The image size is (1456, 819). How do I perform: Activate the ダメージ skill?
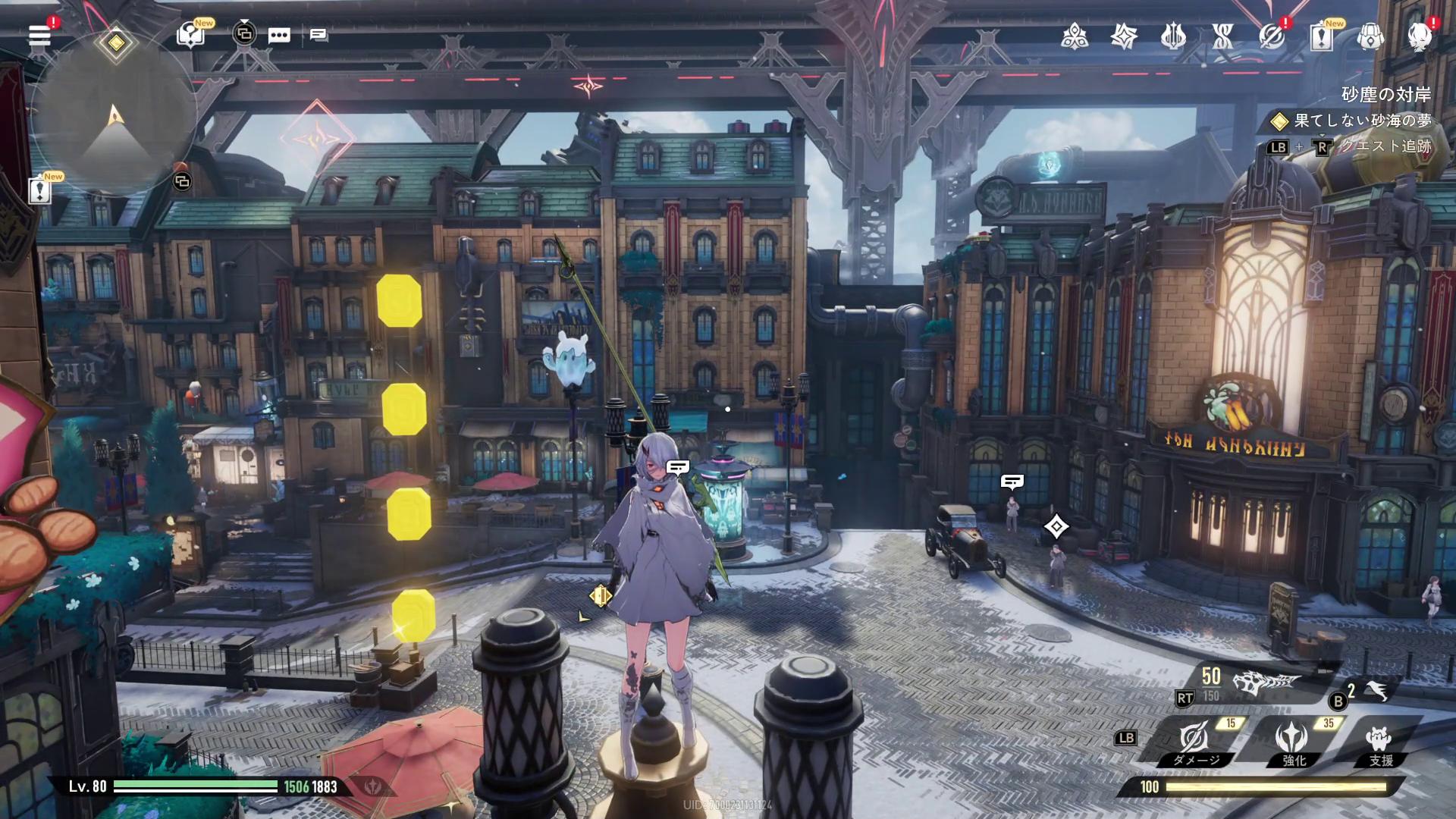point(1194,741)
